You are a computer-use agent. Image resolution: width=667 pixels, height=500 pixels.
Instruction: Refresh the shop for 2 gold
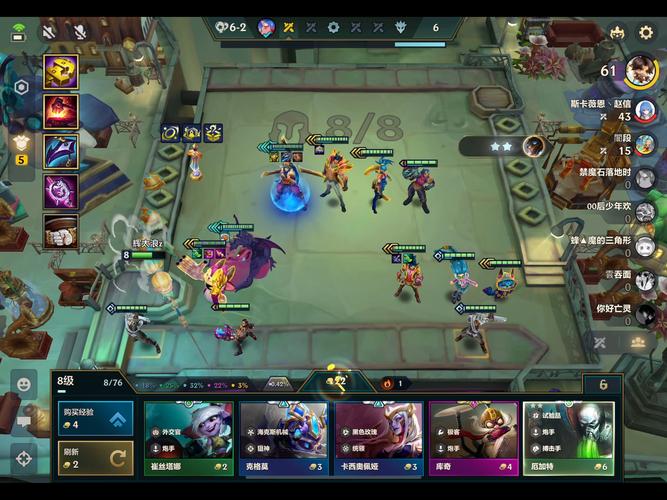tap(95, 458)
